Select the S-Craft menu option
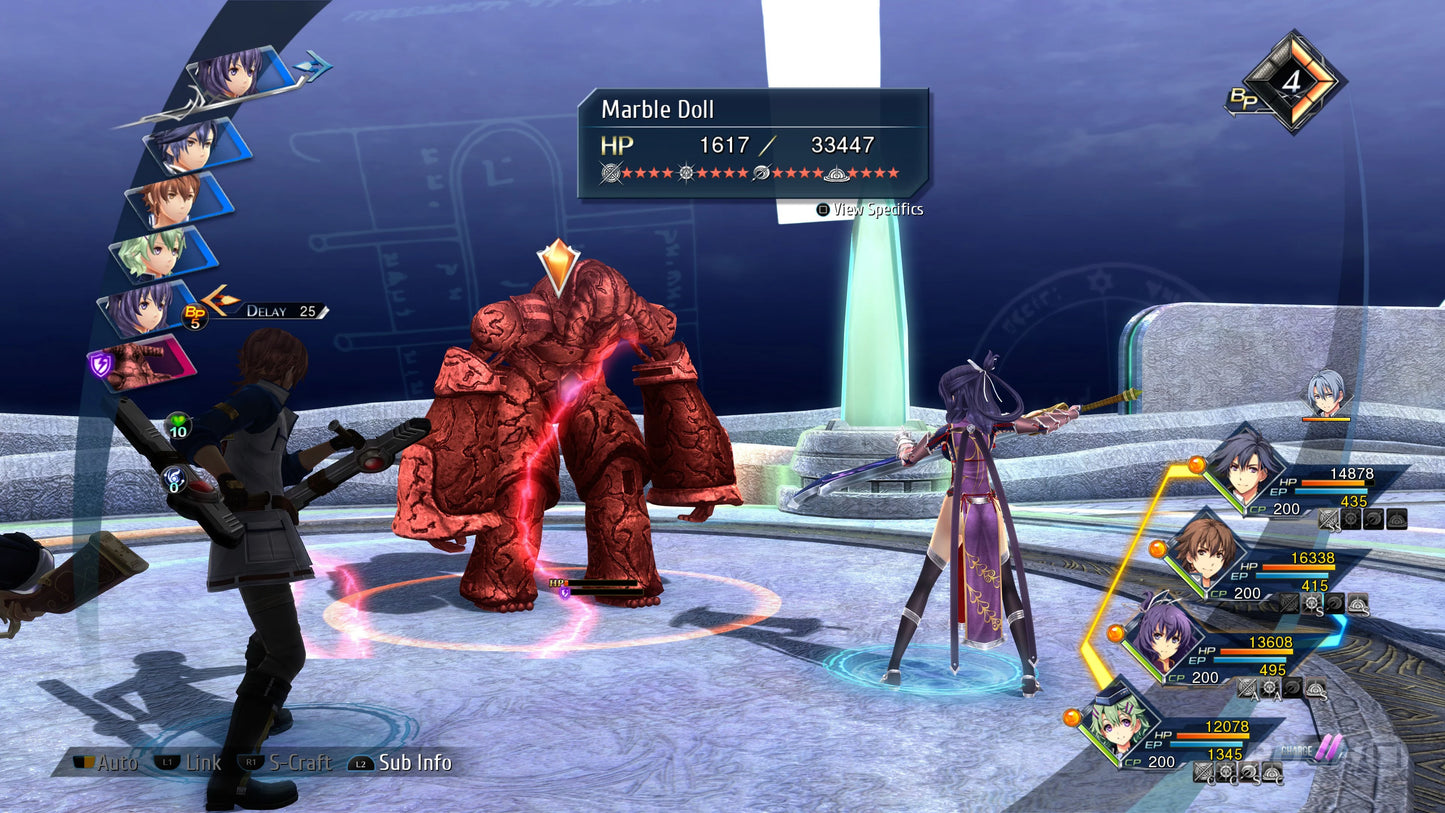 [300, 763]
